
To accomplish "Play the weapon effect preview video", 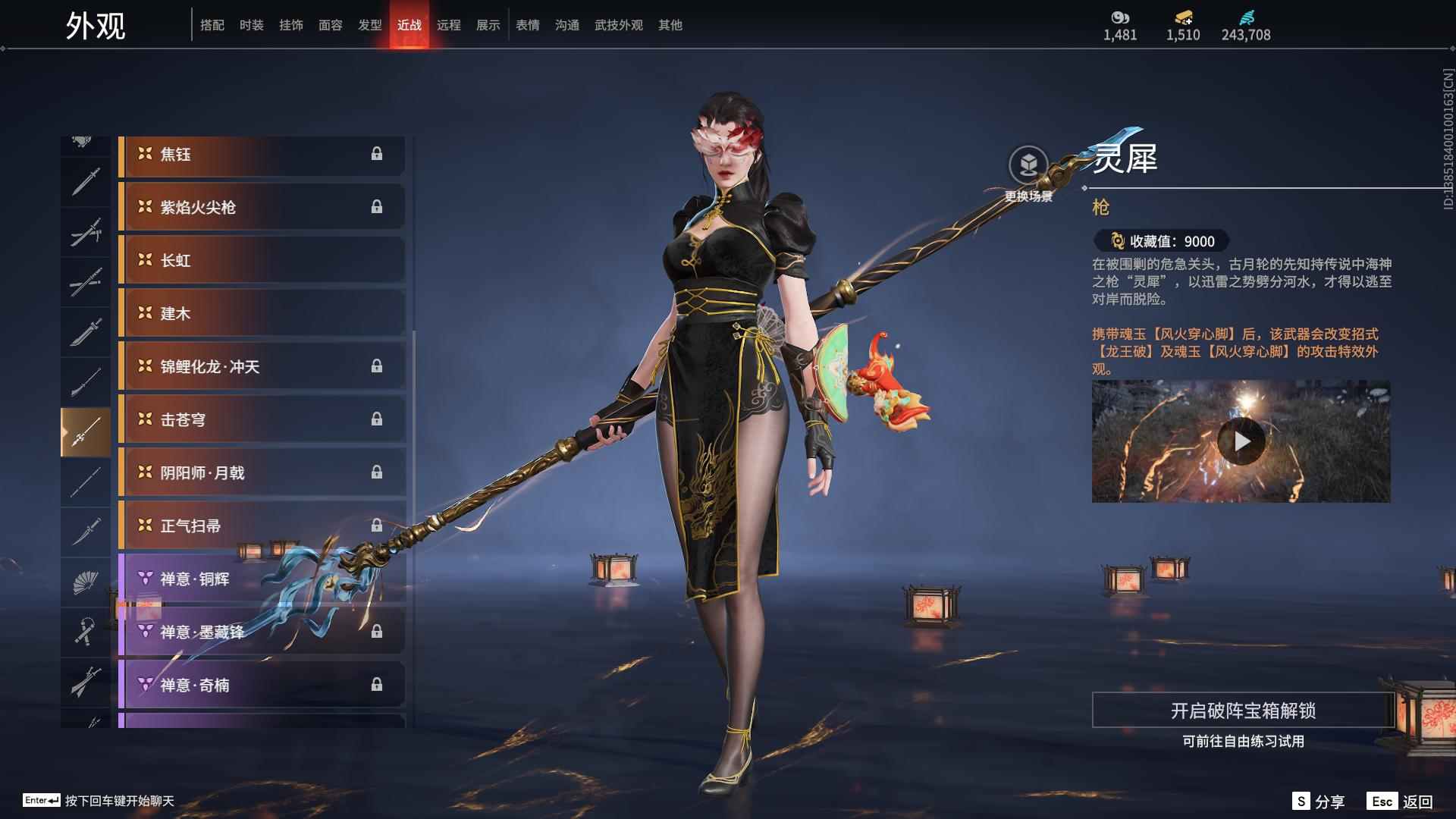I will click(x=1241, y=441).
